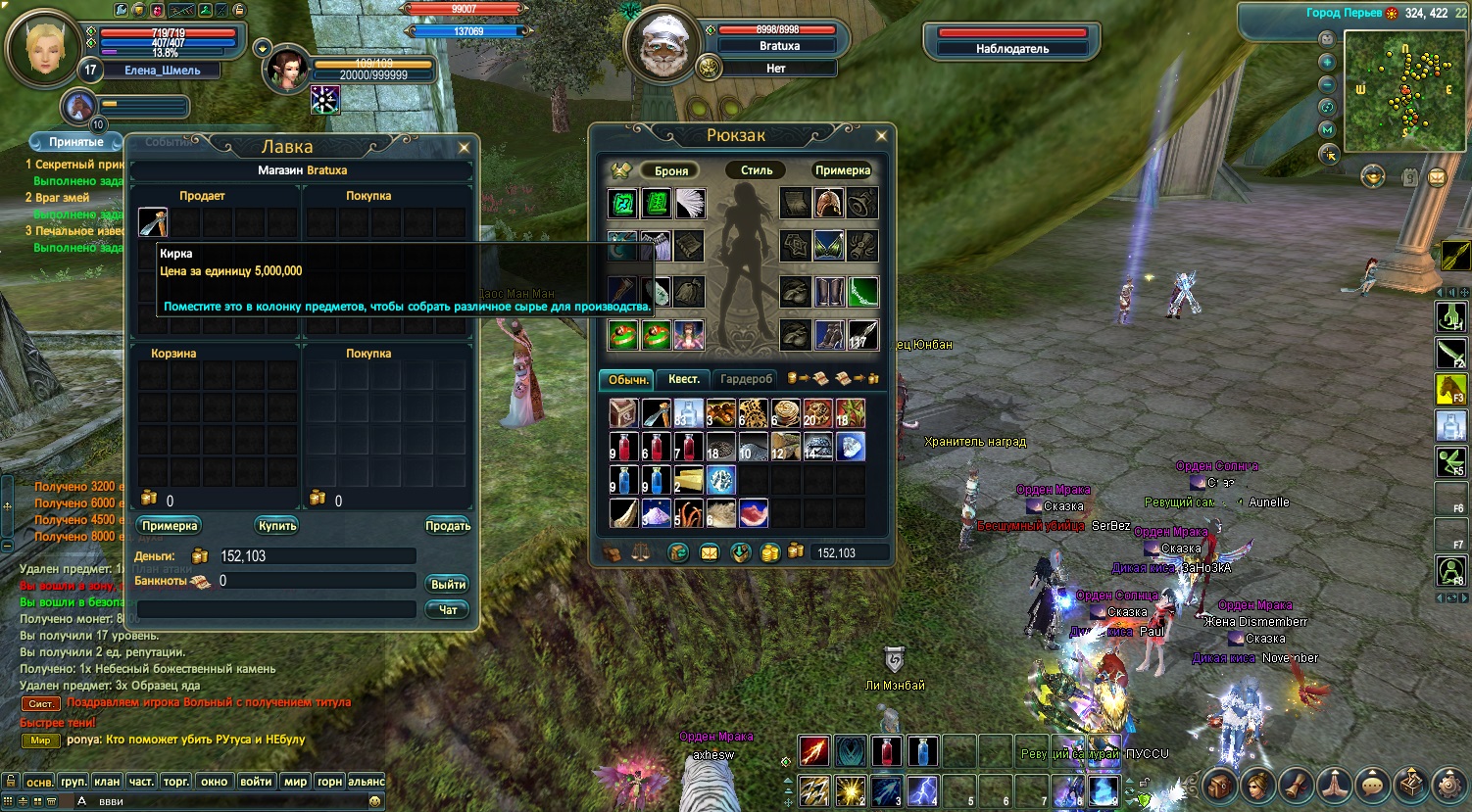Select the мир chat channel tab
This screenshot has width=1472, height=812.
[295, 782]
